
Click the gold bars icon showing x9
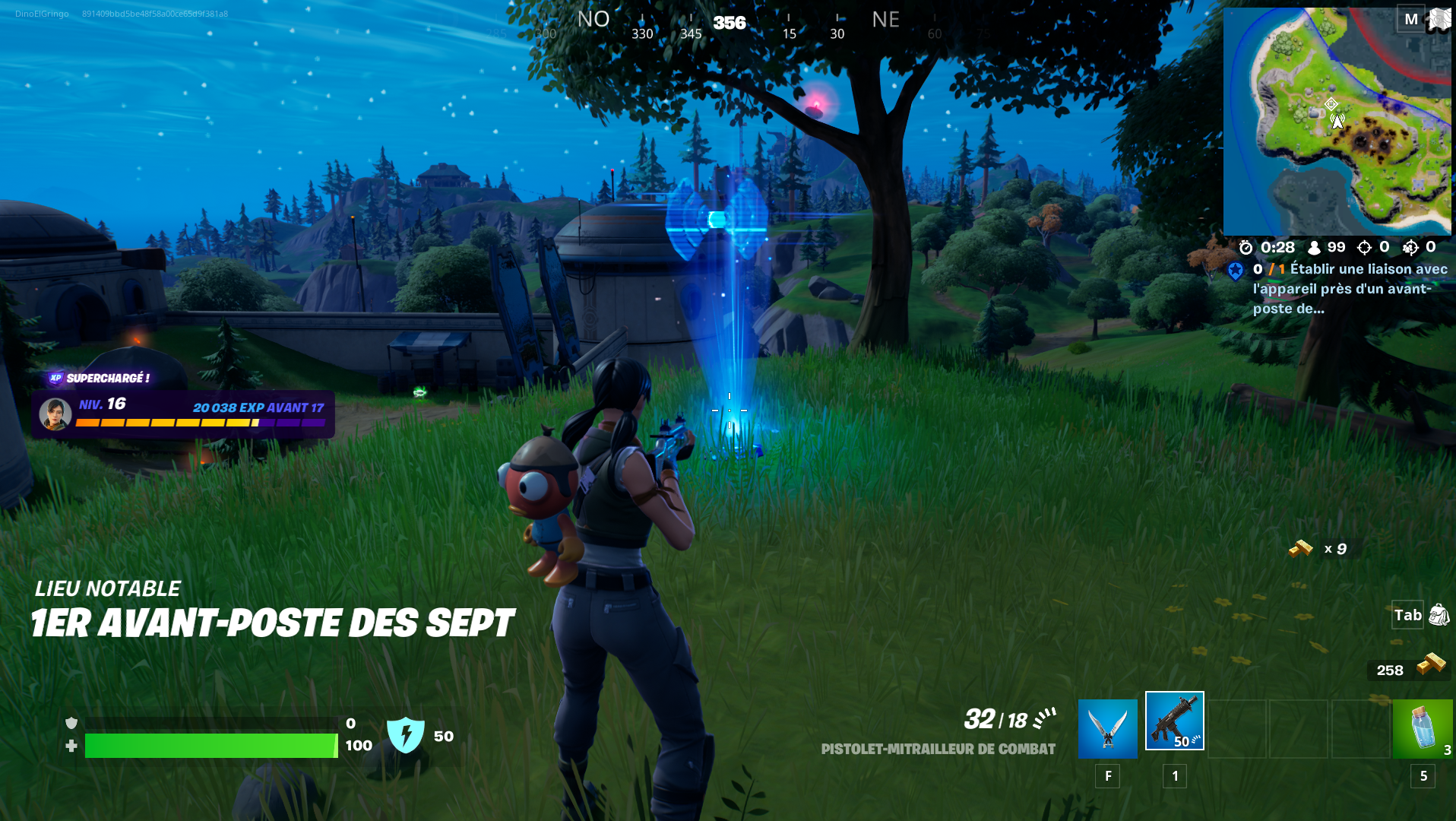tap(1302, 549)
